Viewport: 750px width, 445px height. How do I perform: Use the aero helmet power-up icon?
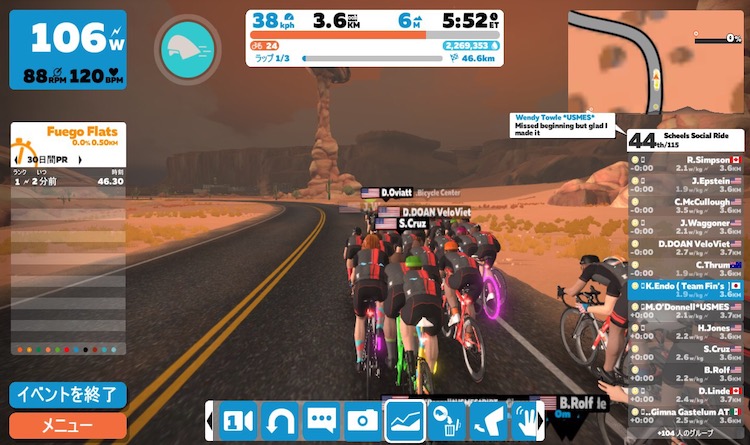point(187,48)
